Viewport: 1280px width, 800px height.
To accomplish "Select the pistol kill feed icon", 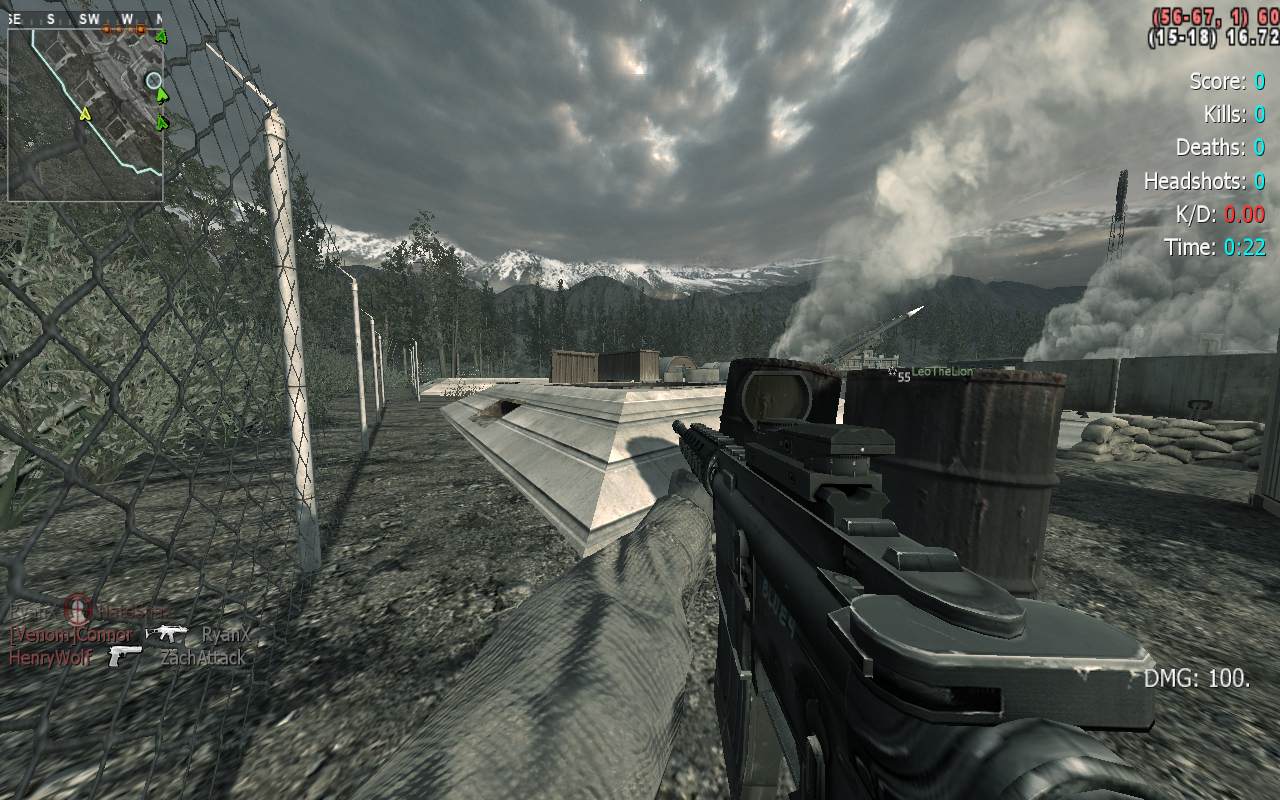I will point(126,656).
